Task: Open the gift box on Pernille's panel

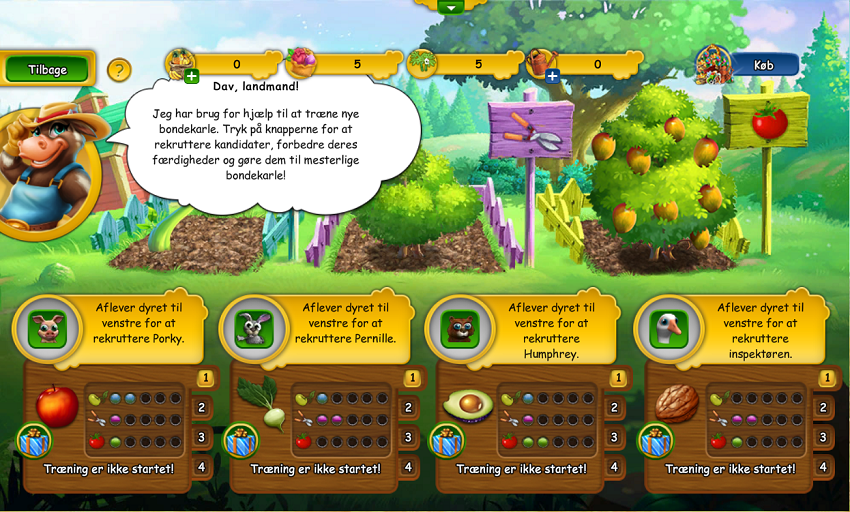Action: click(x=240, y=440)
